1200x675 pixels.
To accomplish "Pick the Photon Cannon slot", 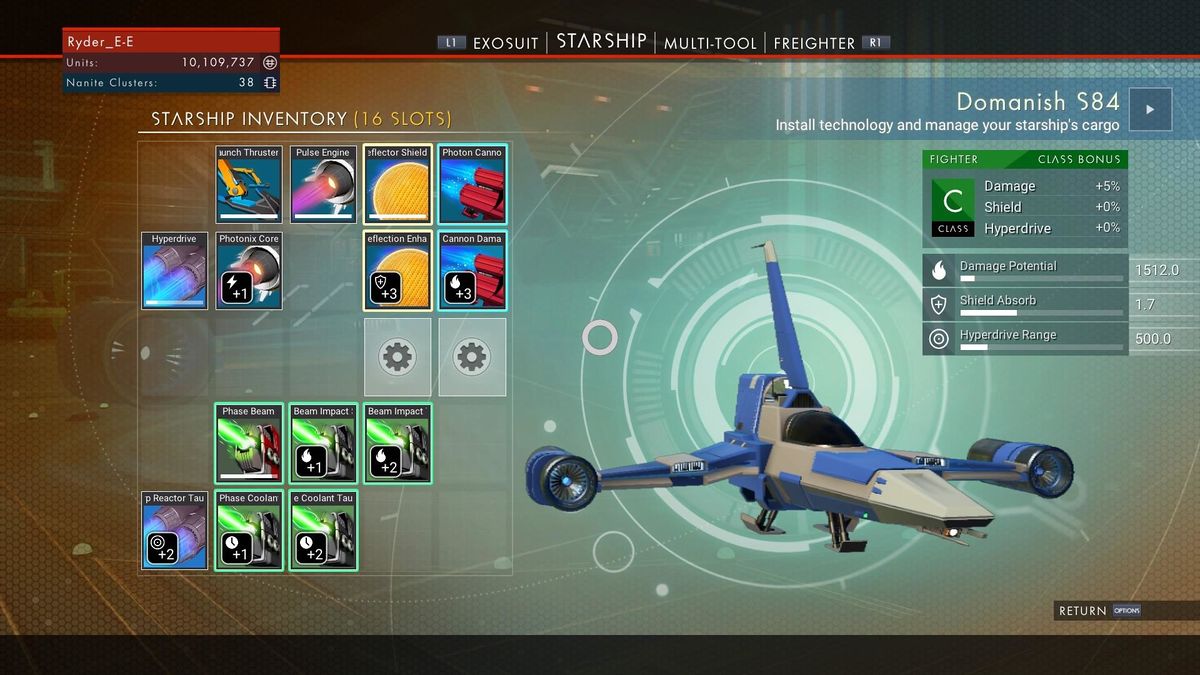I will [472, 184].
